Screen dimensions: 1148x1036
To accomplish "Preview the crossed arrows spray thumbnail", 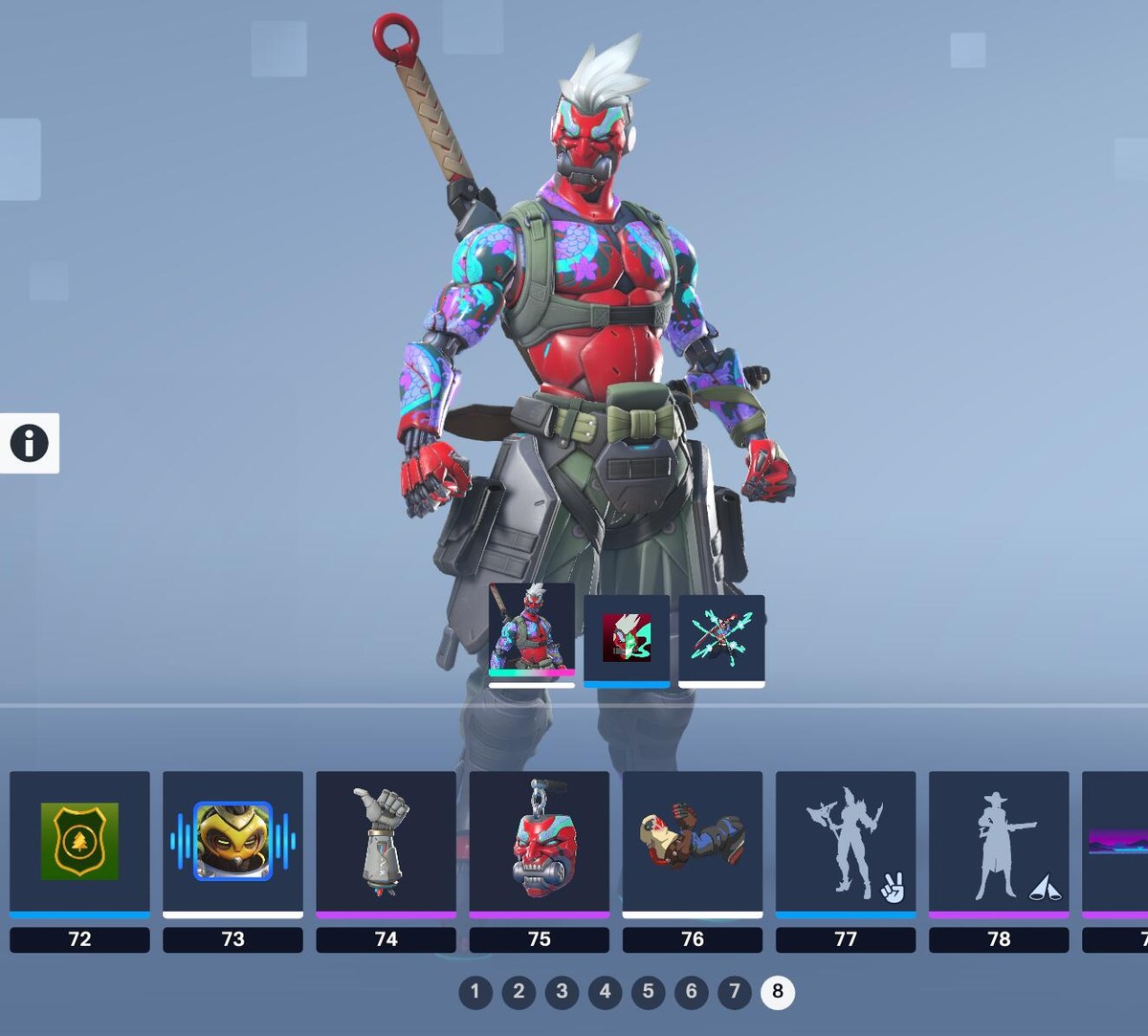I will [x=721, y=637].
